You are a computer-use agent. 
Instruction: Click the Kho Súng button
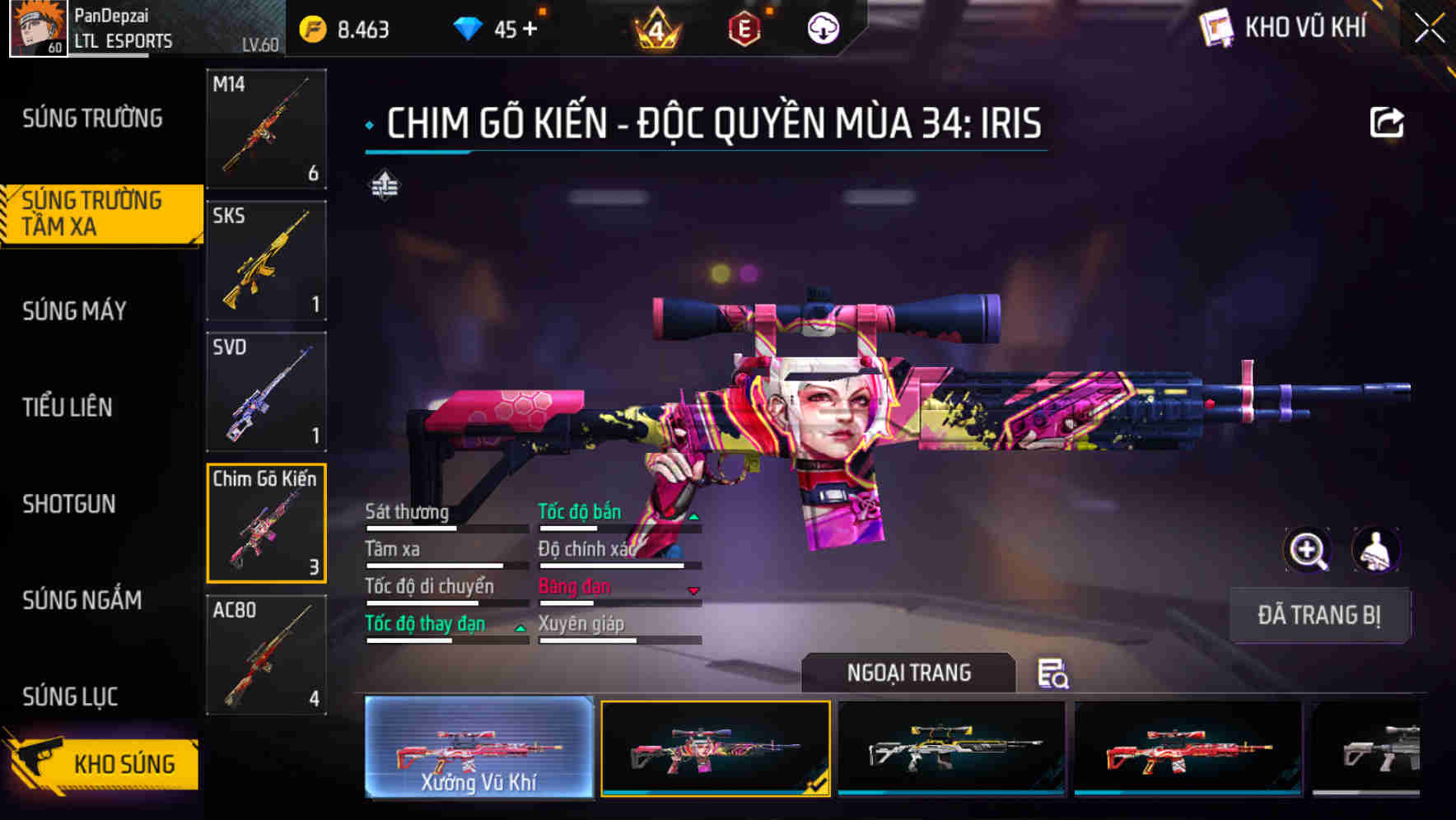pos(122,763)
